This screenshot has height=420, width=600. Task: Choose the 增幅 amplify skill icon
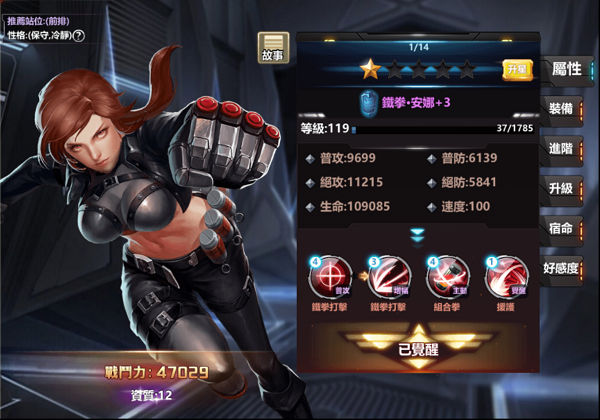tap(389, 275)
